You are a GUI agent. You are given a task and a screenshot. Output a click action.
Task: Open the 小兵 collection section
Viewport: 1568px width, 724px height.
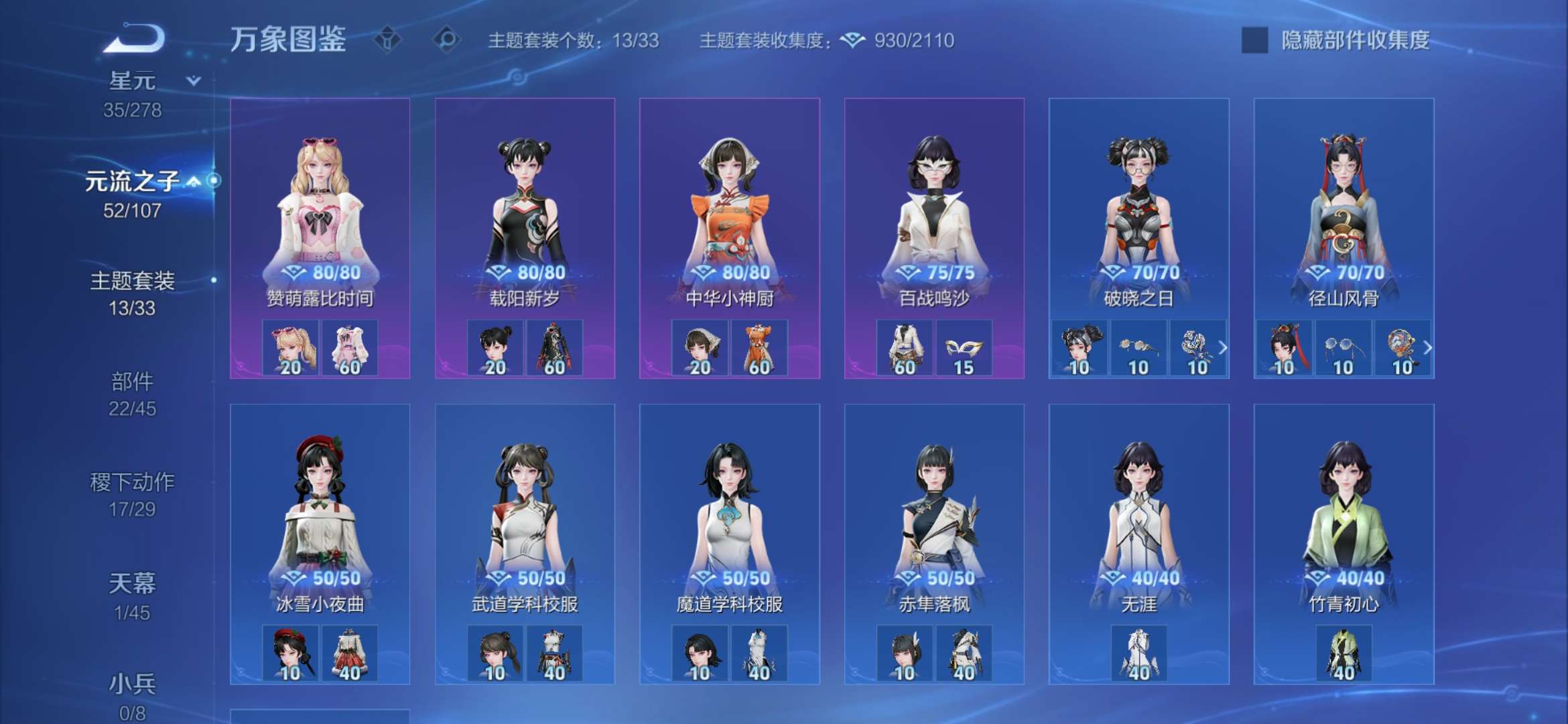click(131, 682)
